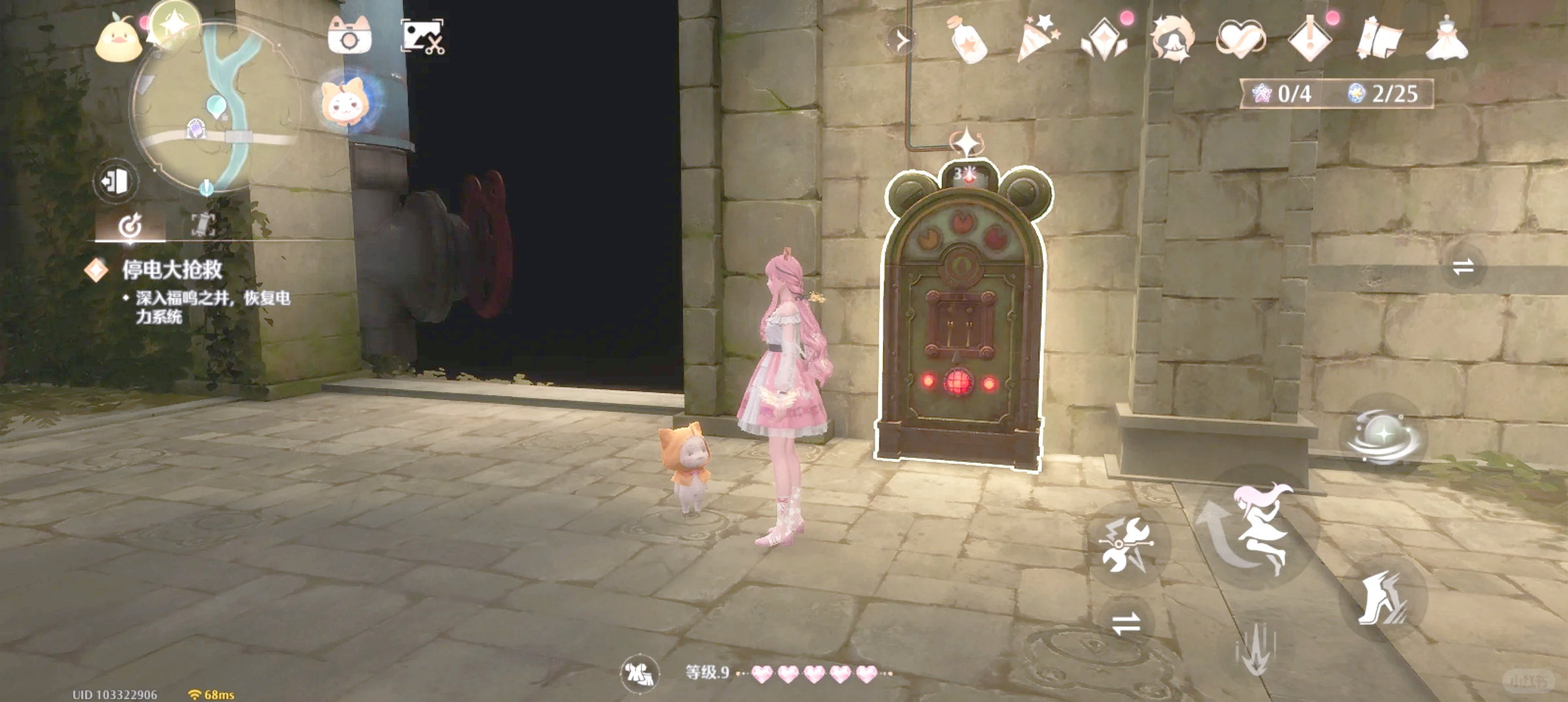Open the party popper events icon
The height and width of the screenshot is (702, 1568).
click(x=1037, y=39)
